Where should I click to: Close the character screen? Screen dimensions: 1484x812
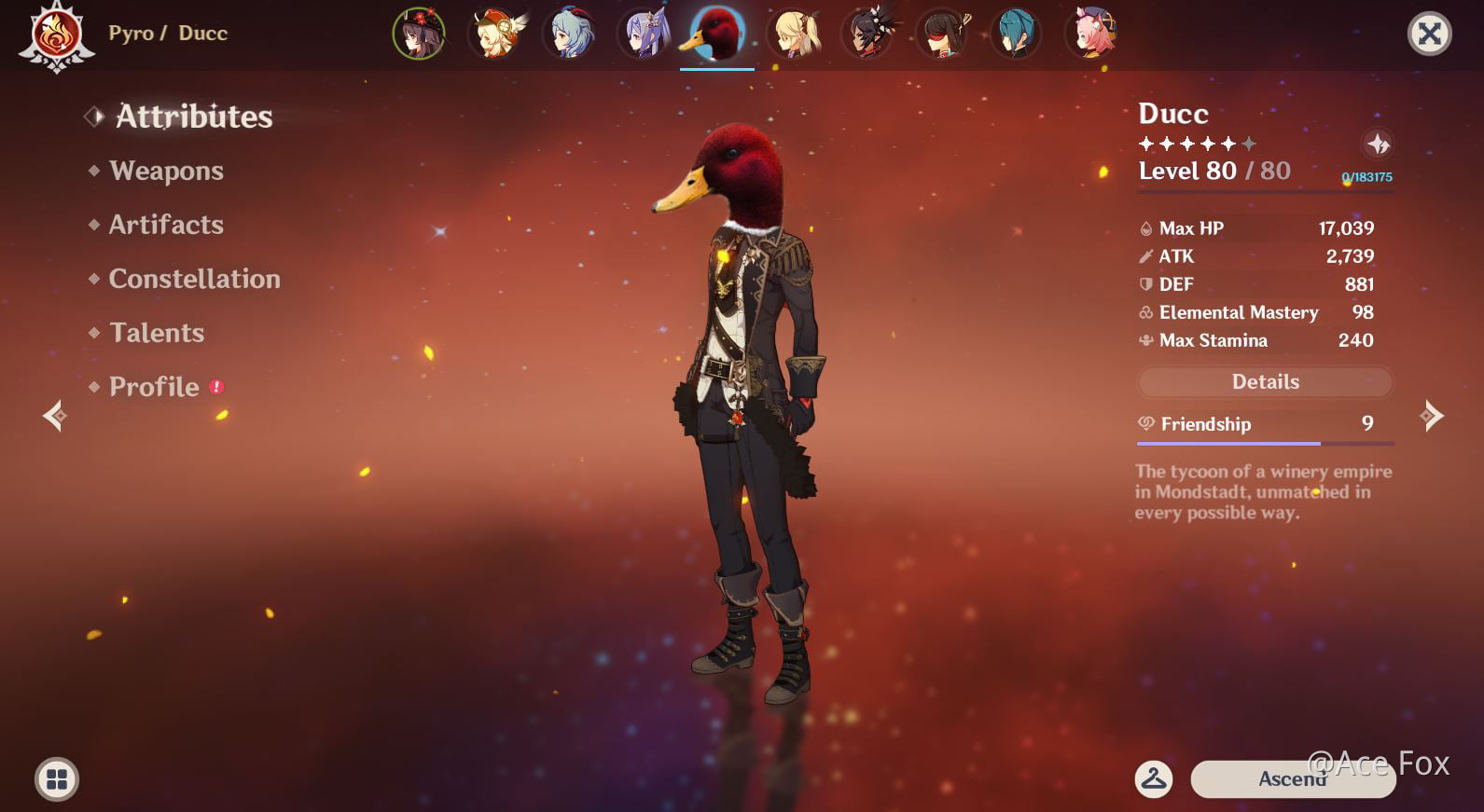click(1429, 34)
